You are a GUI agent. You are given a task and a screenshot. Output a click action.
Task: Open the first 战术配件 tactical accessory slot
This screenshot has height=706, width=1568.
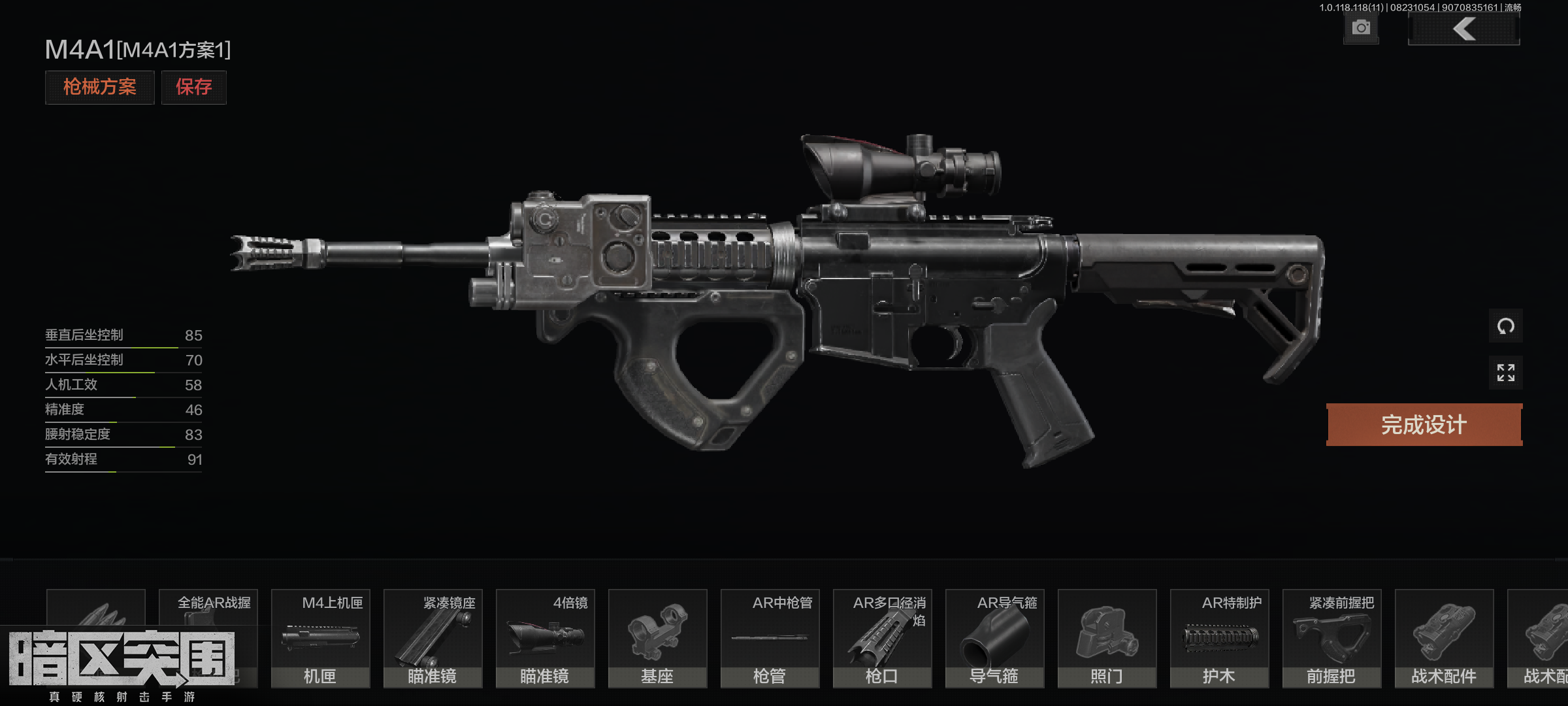pyautogui.click(x=1444, y=638)
